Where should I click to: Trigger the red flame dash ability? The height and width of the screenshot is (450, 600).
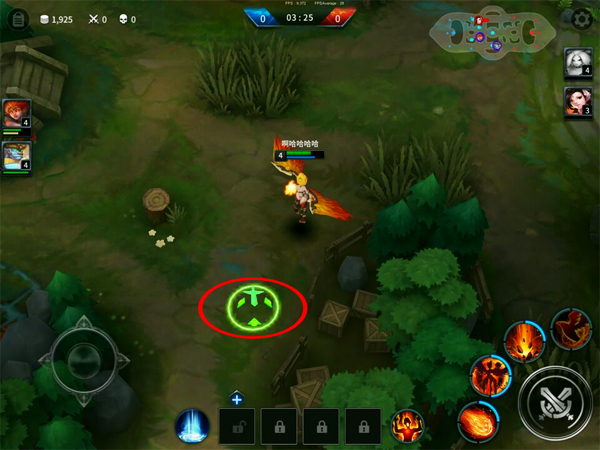[570, 327]
